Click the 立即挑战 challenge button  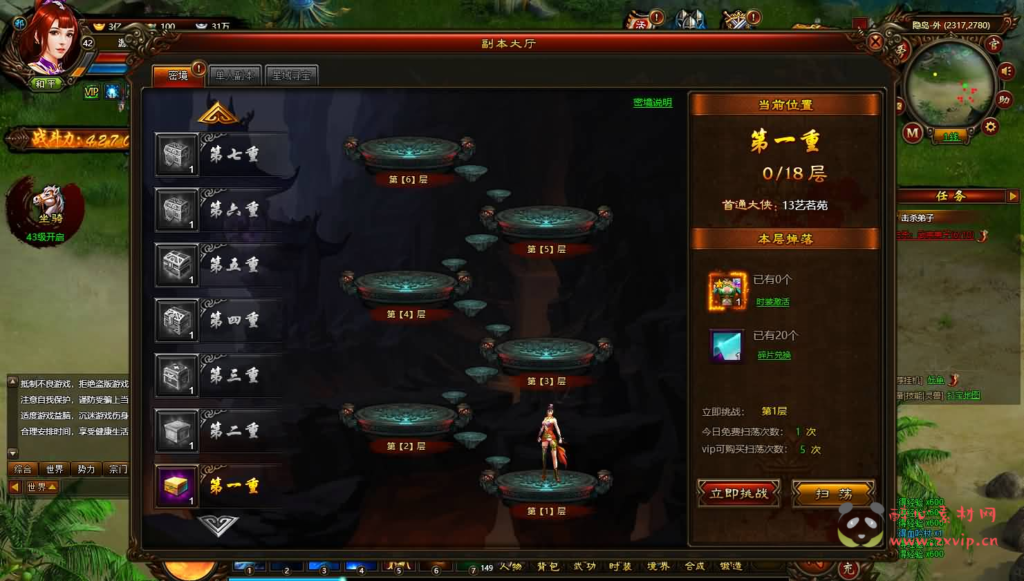pos(739,493)
